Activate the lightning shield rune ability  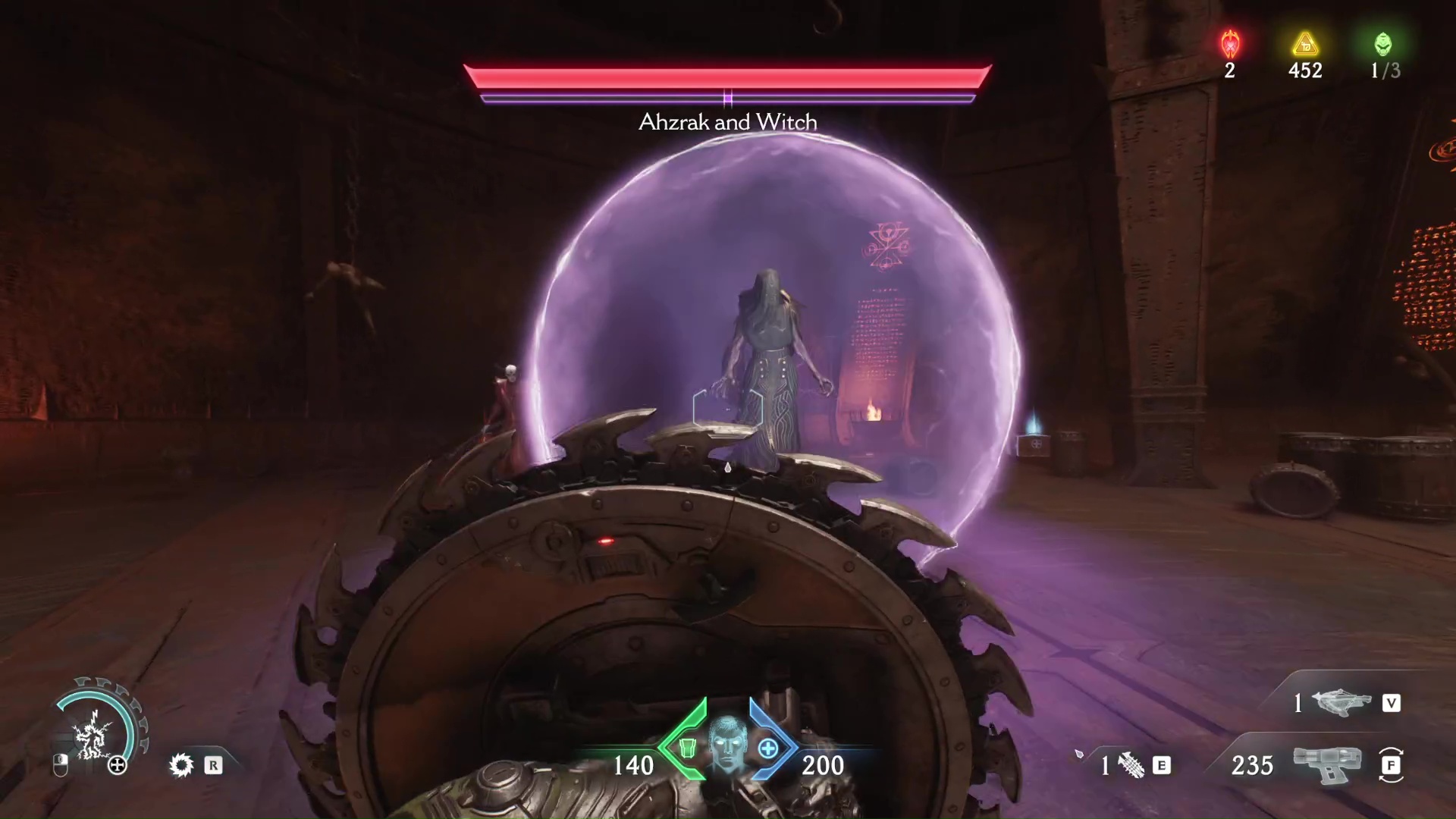click(x=93, y=733)
